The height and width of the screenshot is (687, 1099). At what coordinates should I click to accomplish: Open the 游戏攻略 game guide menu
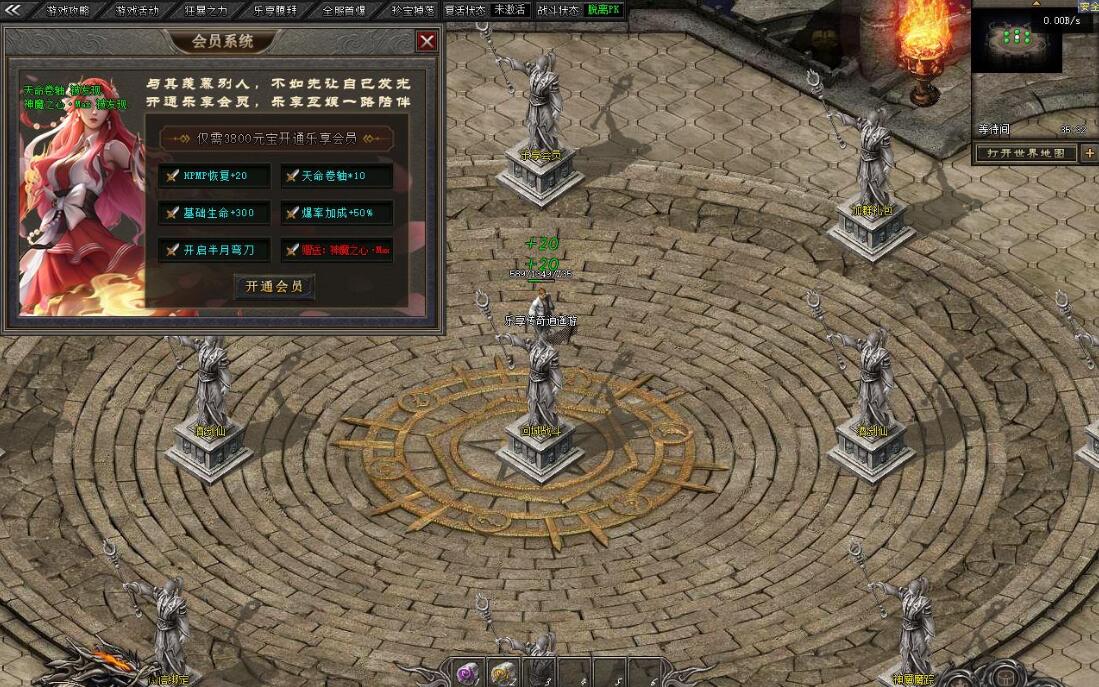coord(68,10)
